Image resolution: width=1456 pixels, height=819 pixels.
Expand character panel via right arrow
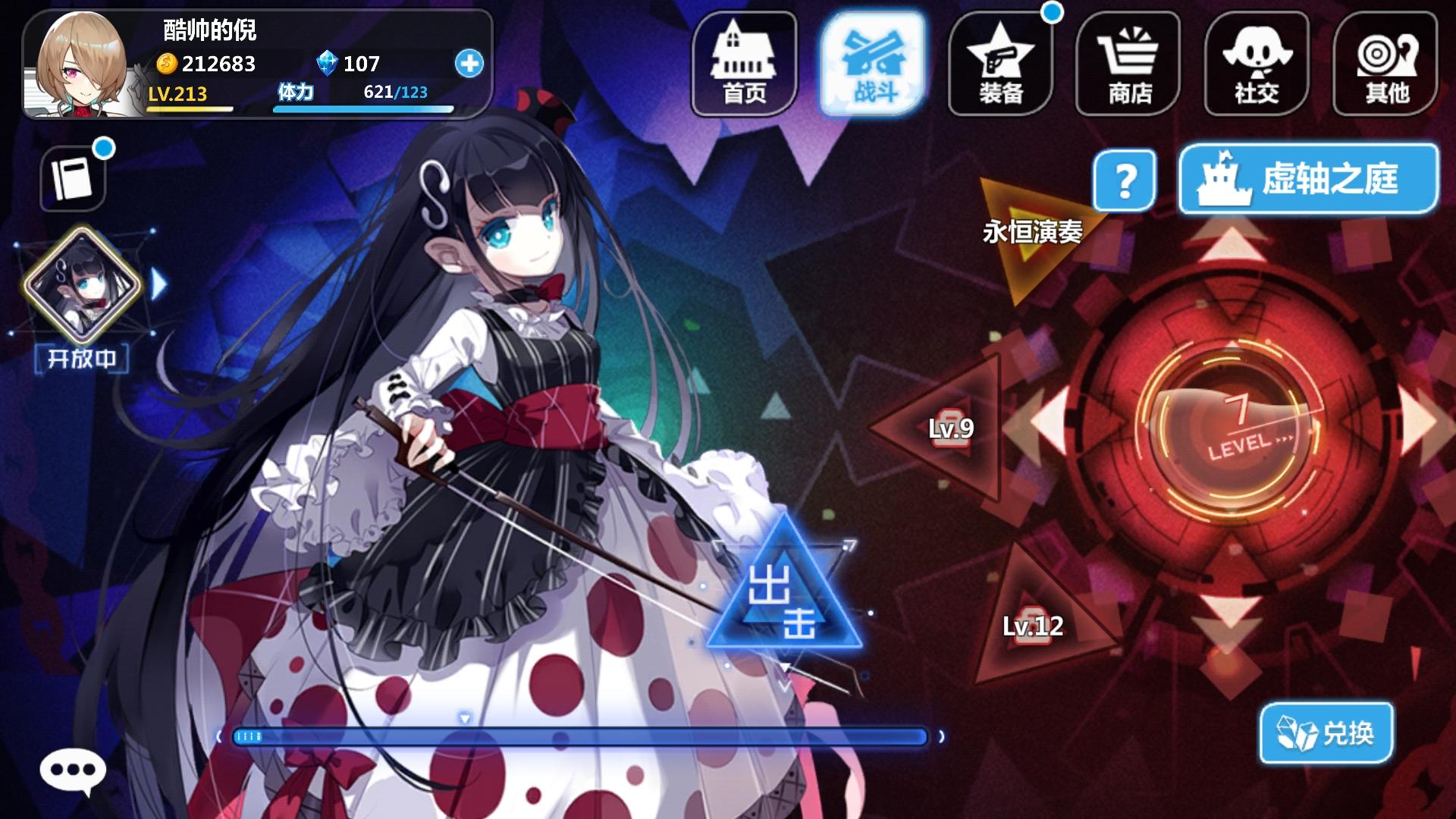(x=158, y=285)
